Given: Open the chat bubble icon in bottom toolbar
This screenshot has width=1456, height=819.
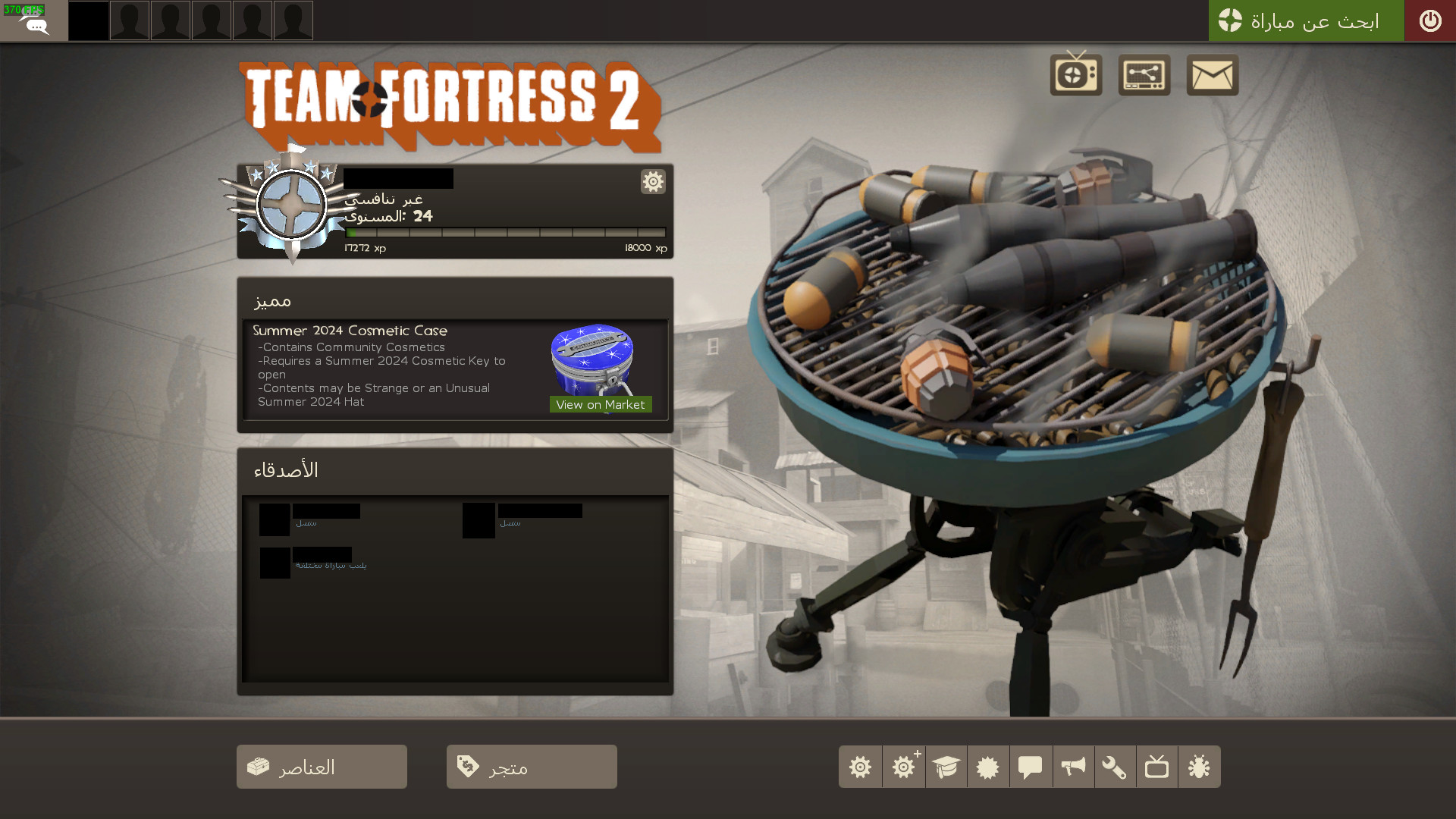Looking at the screenshot, I should click(x=1031, y=767).
